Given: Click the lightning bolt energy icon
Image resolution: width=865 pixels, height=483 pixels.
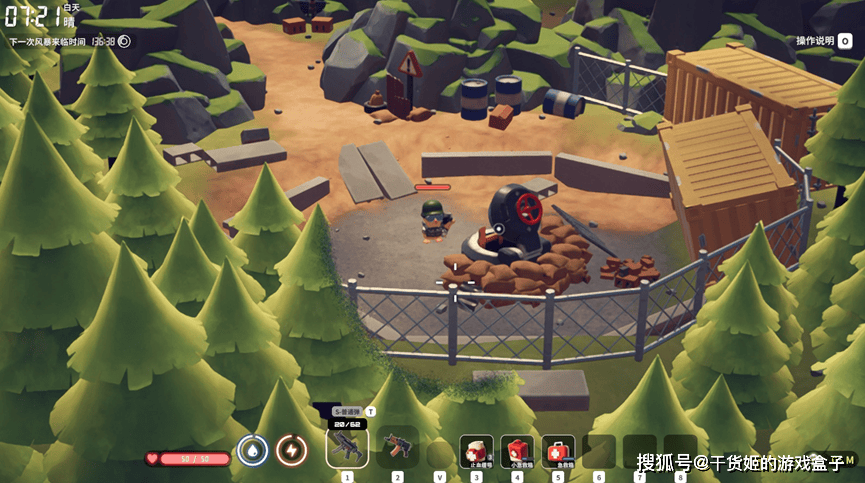Looking at the screenshot, I should pyautogui.click(x=291, y=451).
